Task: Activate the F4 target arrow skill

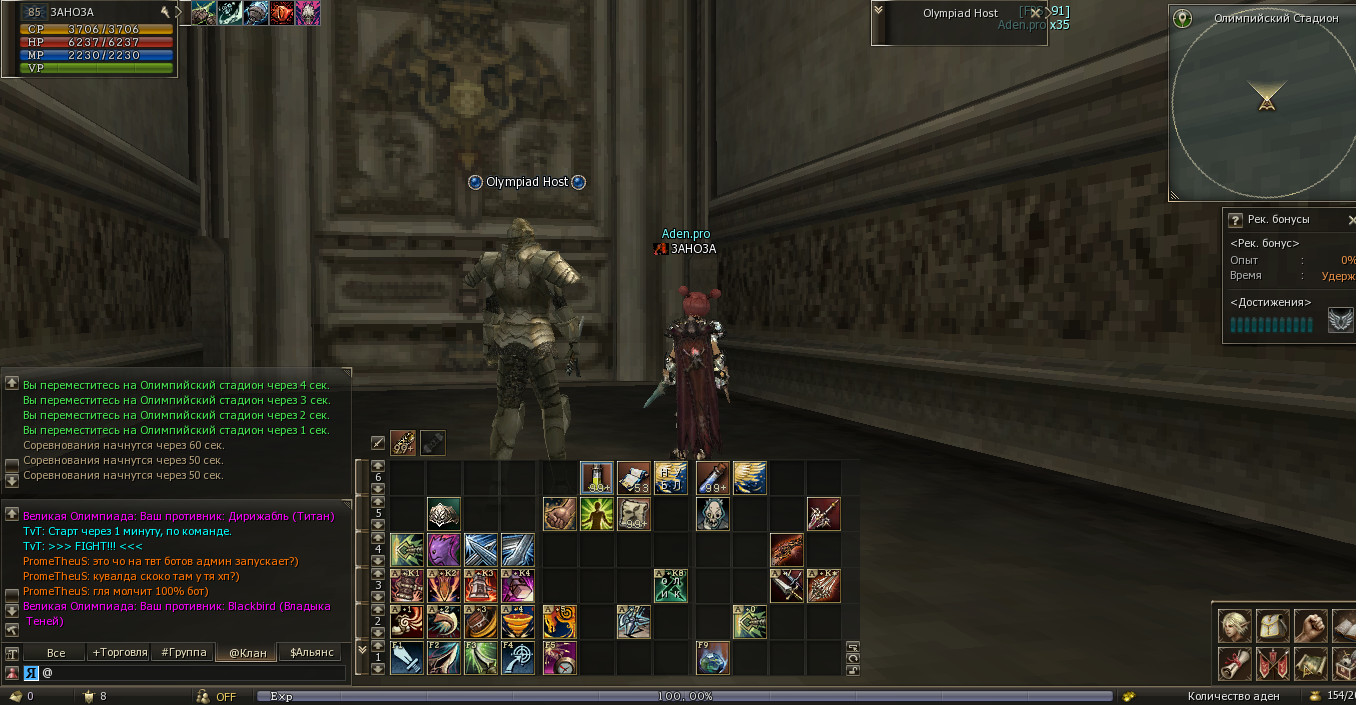Action: [x=518, y=657]
